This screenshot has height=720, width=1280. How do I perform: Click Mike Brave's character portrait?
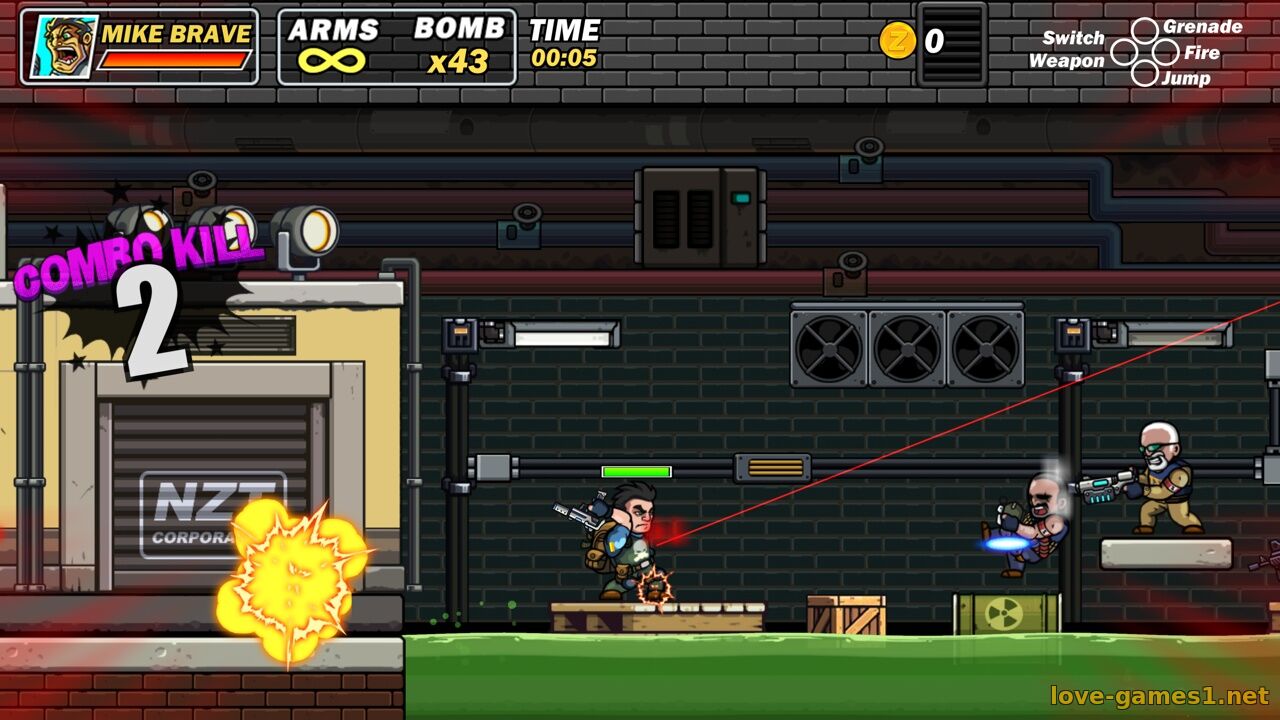[x=62, y=47]
